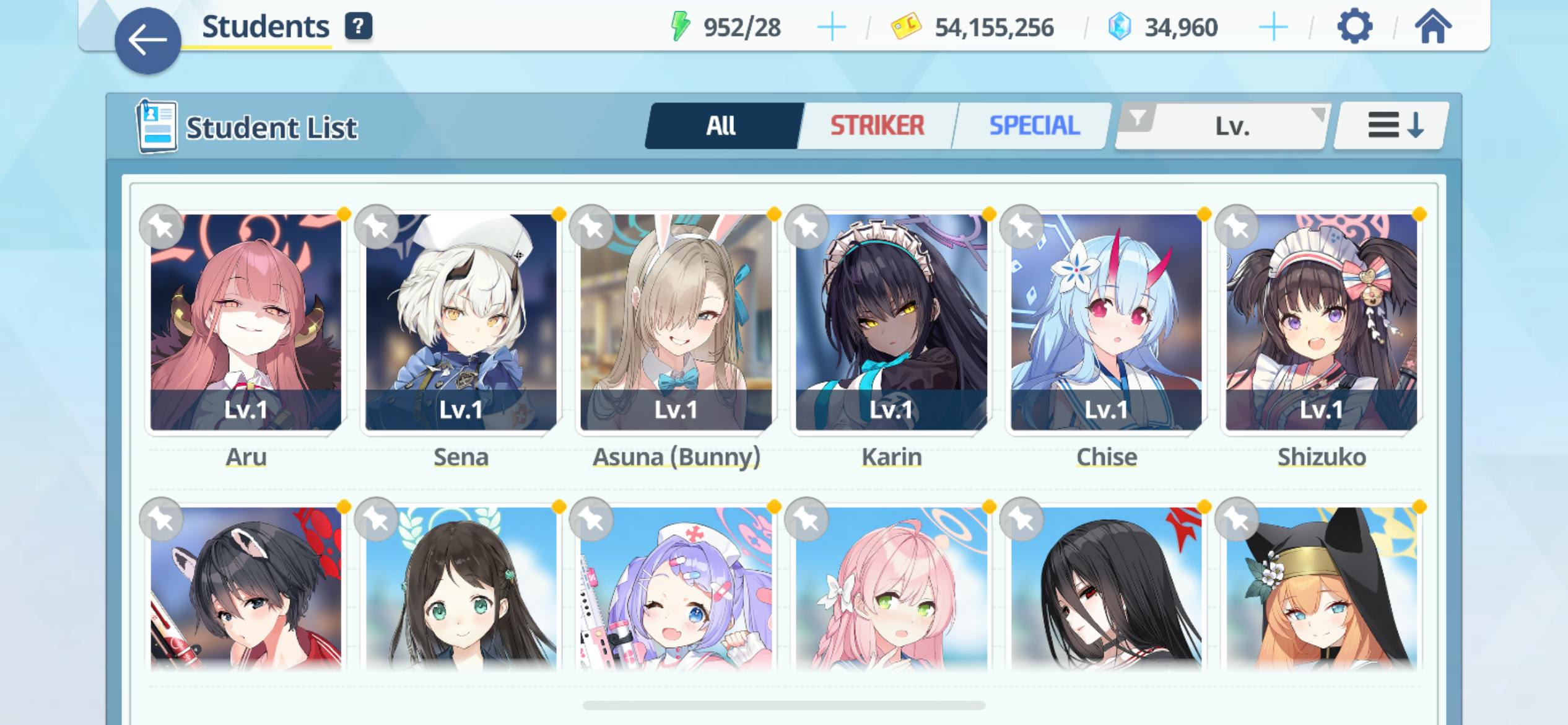Choose the Sena student portrait
The height and width of the screenshot is (725, 1568).
pos(461,322)
